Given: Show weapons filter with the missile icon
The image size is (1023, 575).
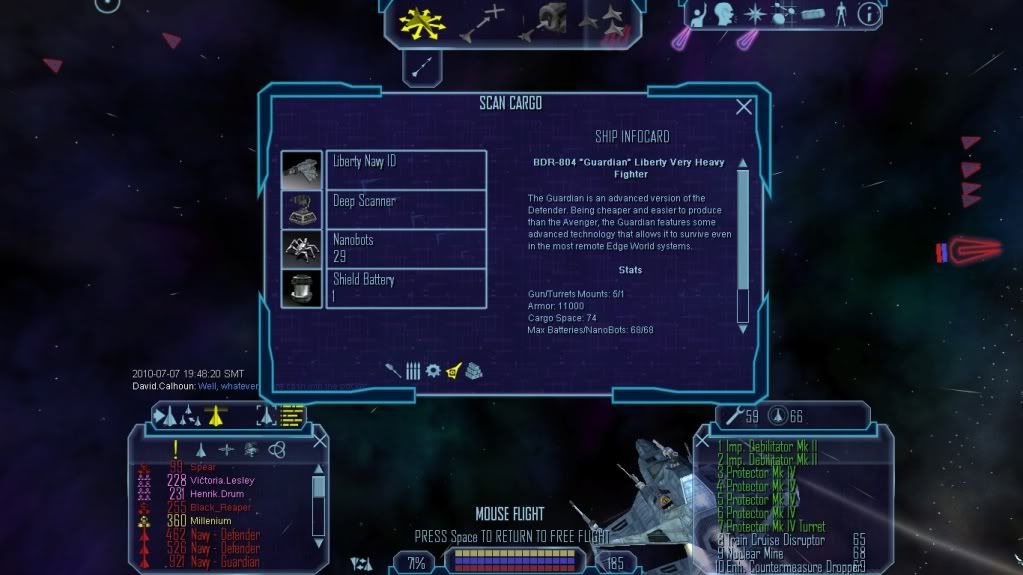Looking at the screenshot, I should [x=393, y=370].
